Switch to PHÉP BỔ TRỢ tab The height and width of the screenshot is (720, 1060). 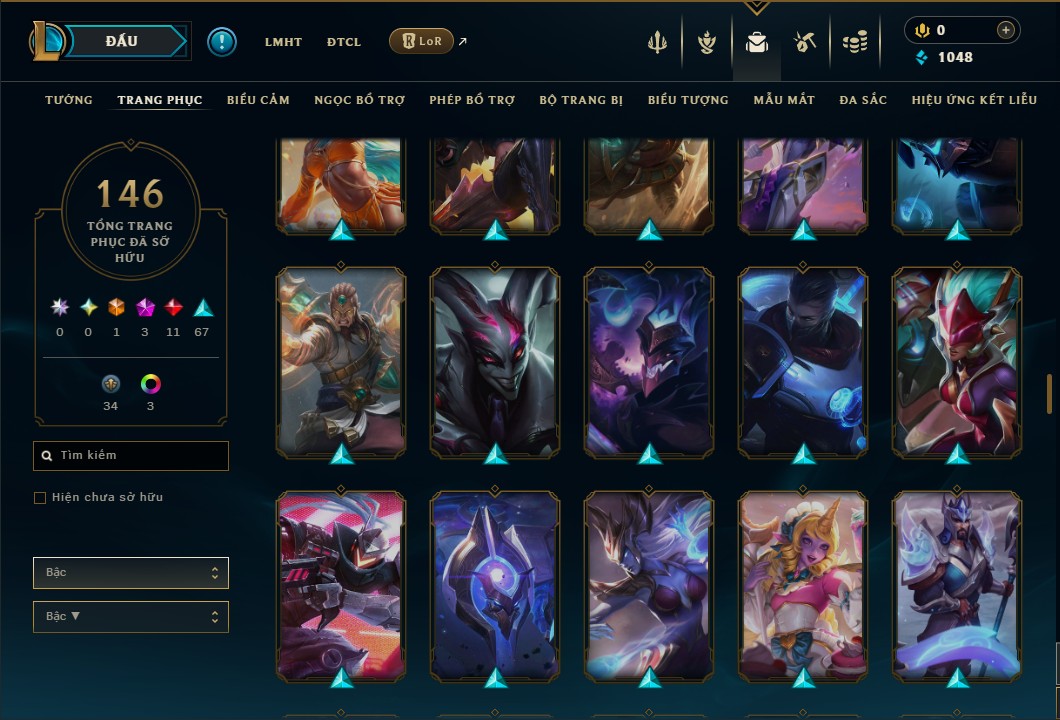(472, 100)
